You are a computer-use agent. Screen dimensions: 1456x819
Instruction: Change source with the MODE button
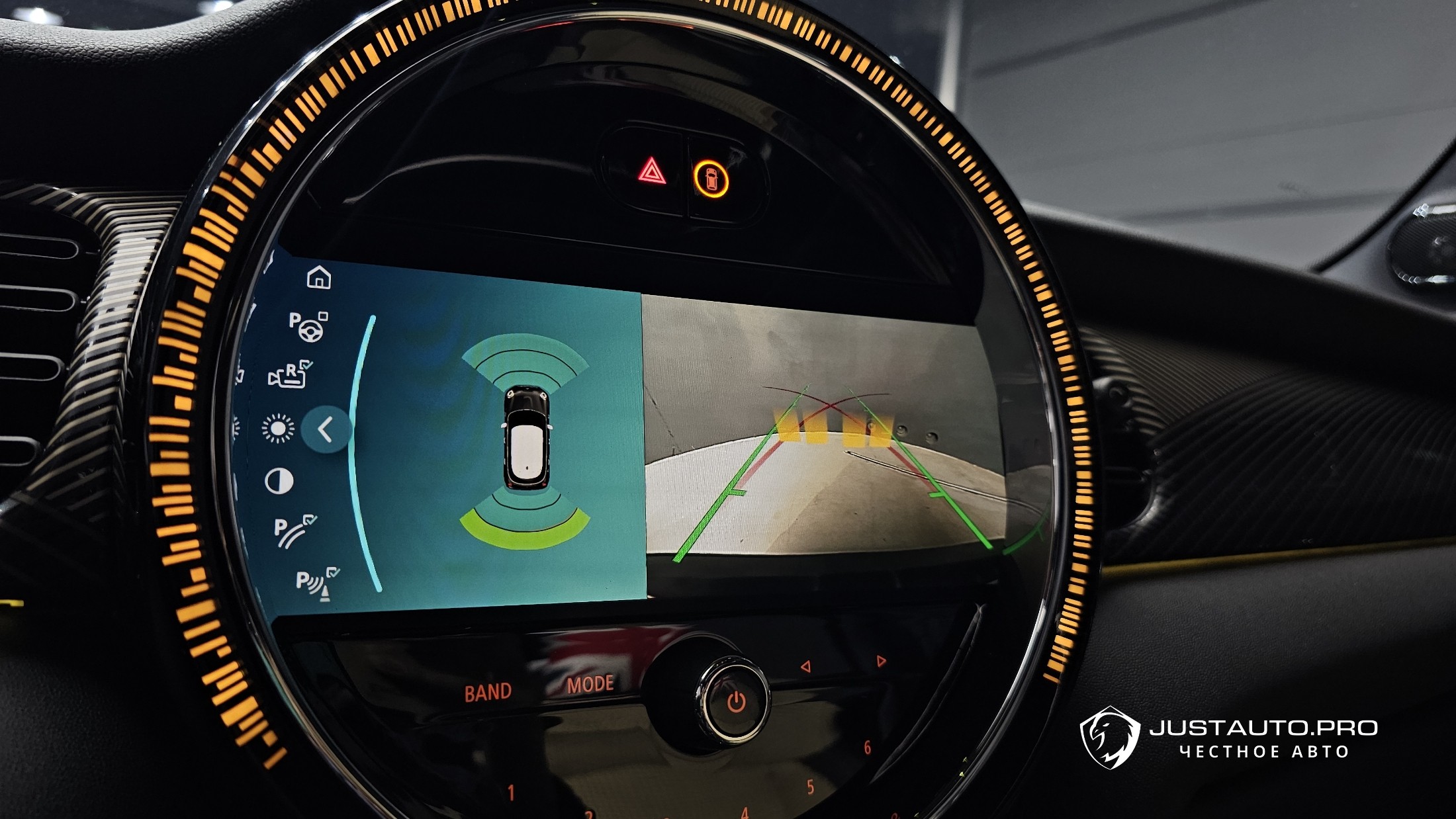coord(590,684)
